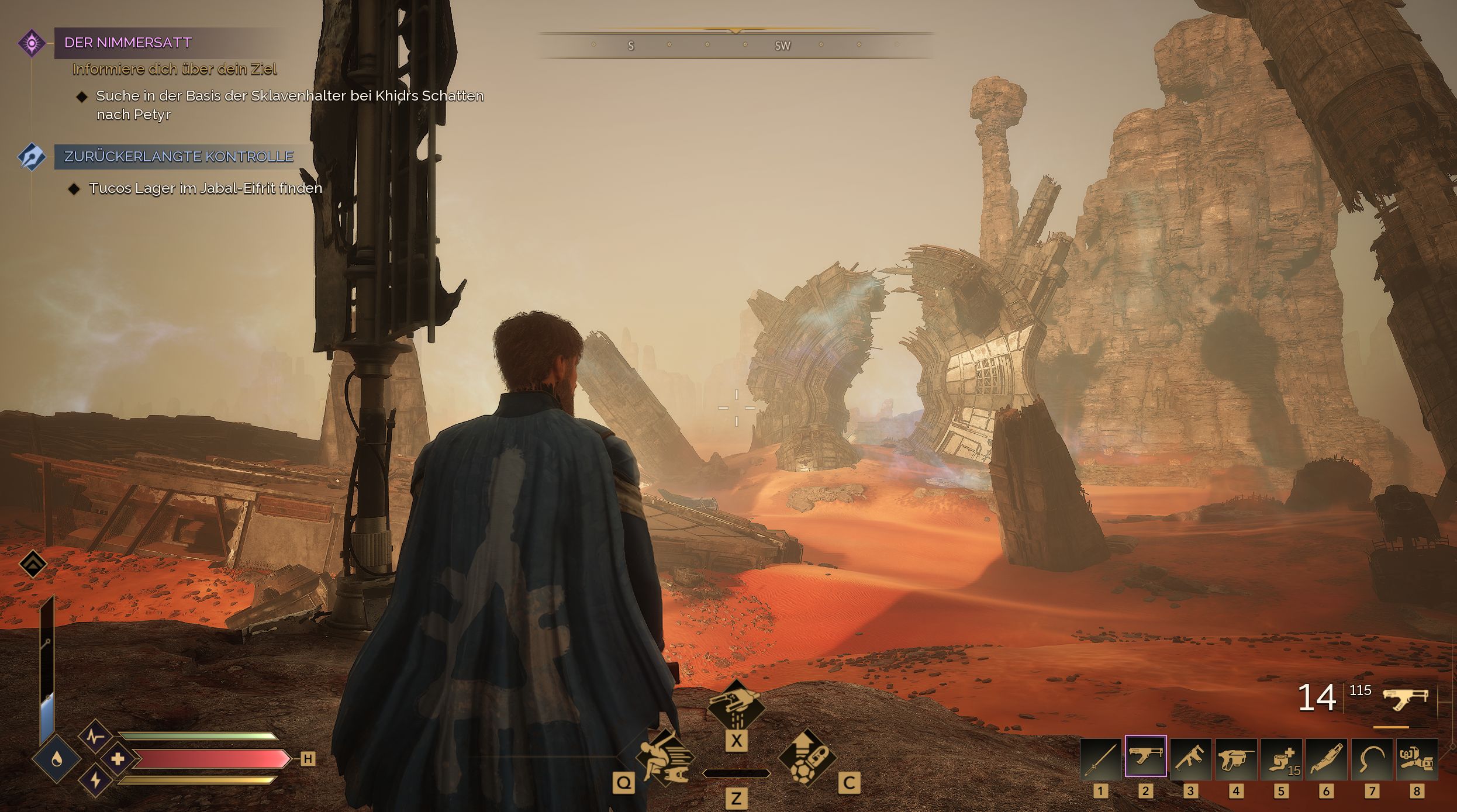The width and height of the screenshot is (1457, 812).
Task: Click the lightning bolt energy icon
Action: [x=95, y=780]
